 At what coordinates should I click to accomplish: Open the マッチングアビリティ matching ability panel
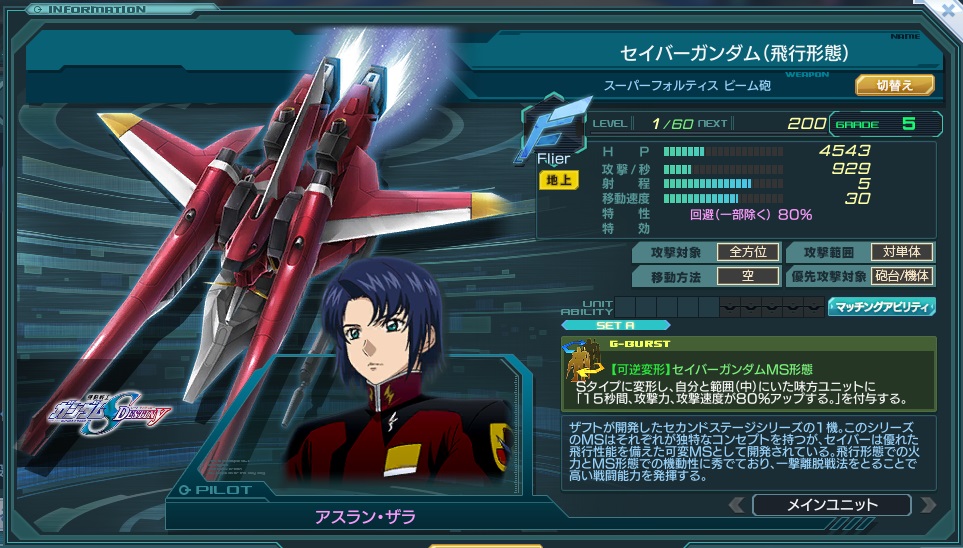(881, 306)
